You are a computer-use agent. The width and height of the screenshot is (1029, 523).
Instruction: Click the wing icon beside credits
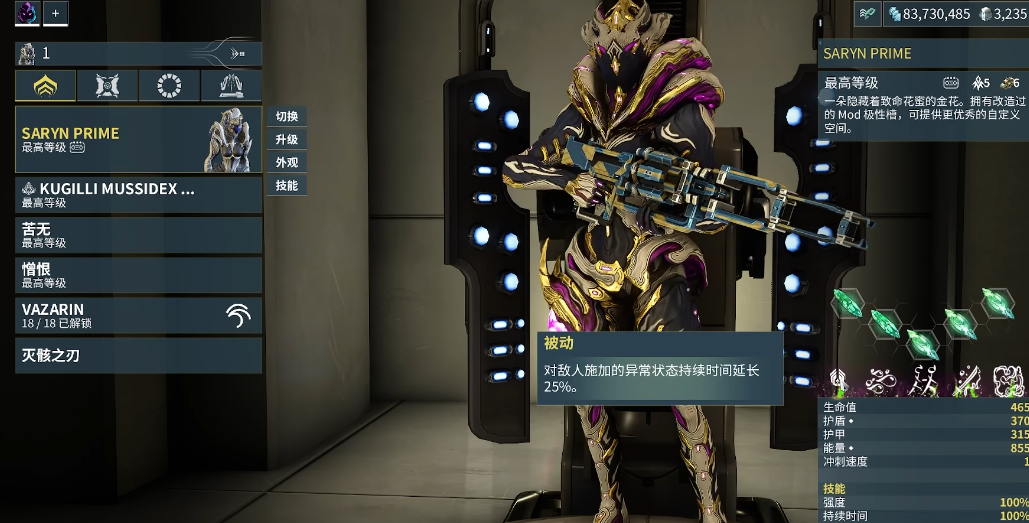pyautogui.click(x=867, y=13)
